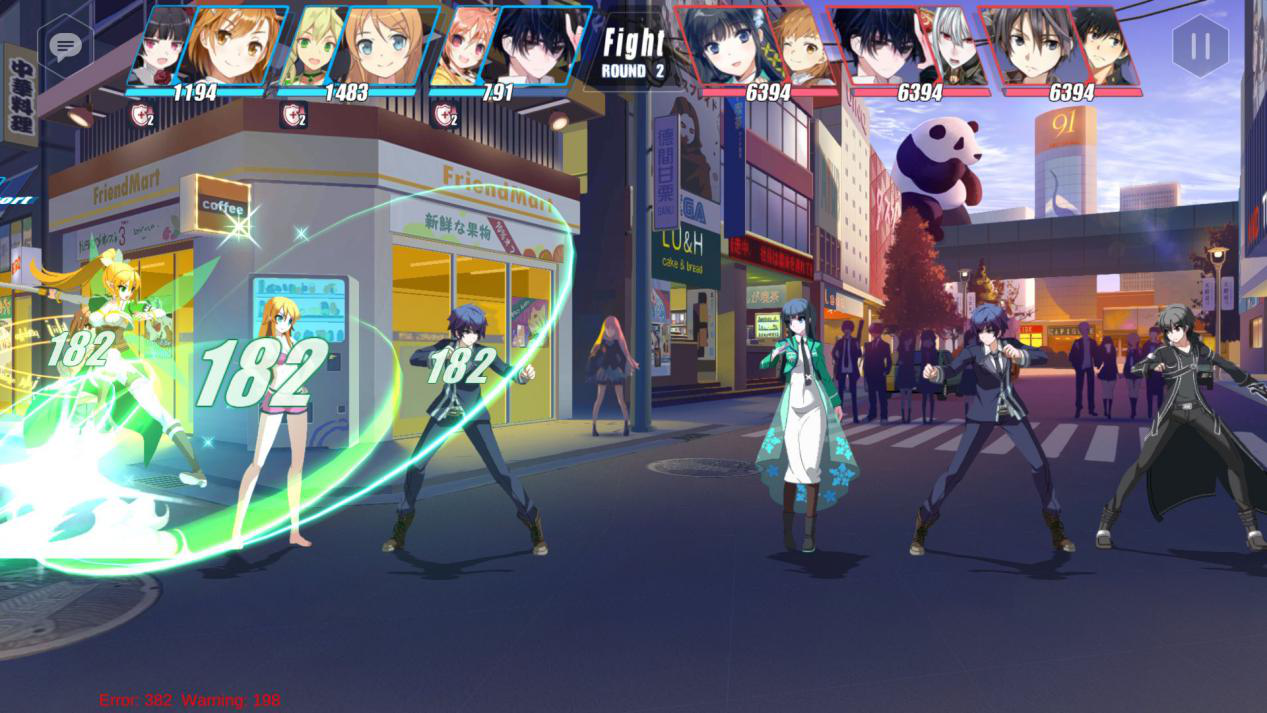Select the blue team portrait showing 1483
This screenshot has height=713, width=1267.
(x=358, y=47)
